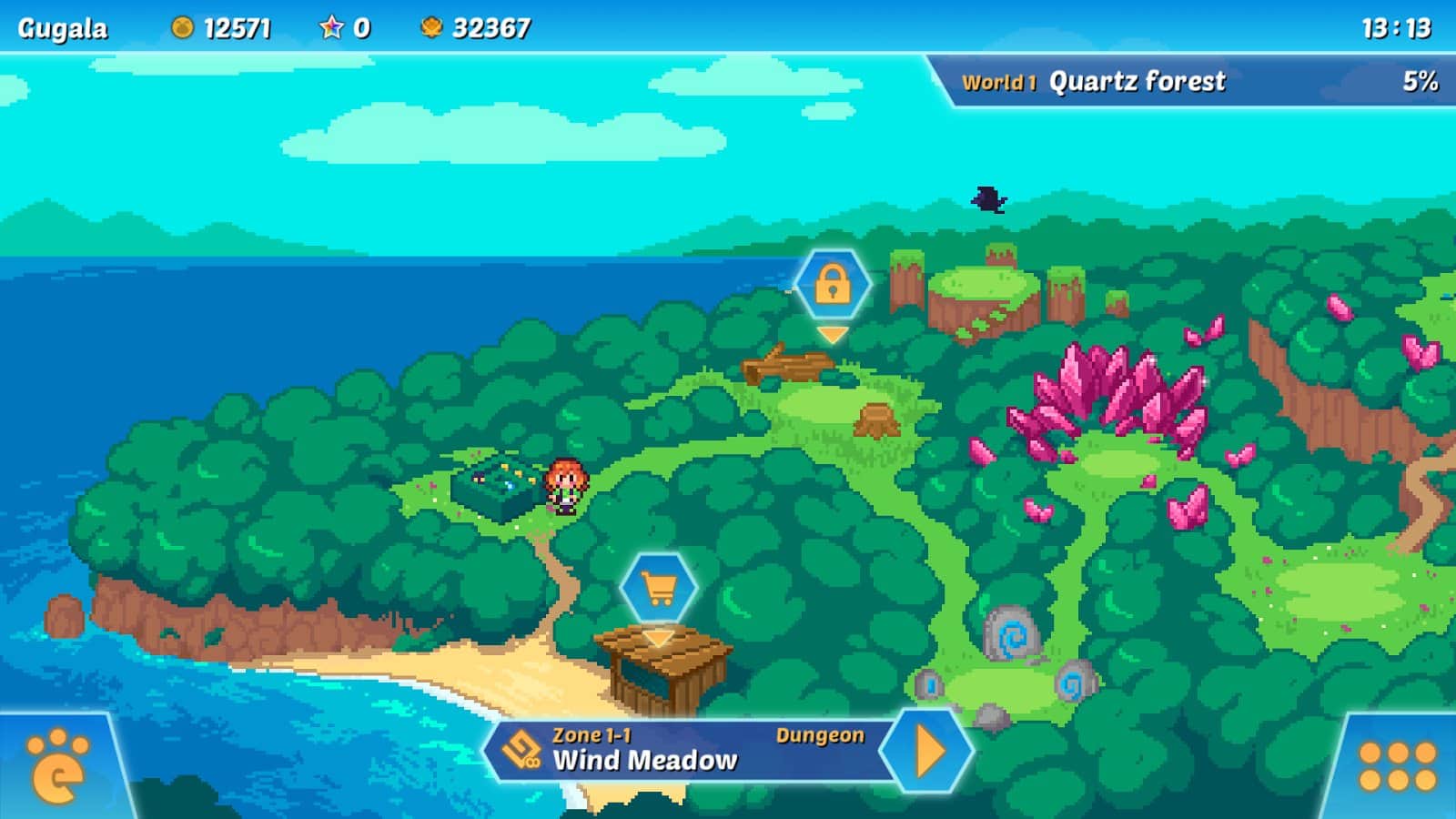This screenshot has width=1456, height=819.
Task: Click the coin currency icon in top bar
Action: coord(181,26)
